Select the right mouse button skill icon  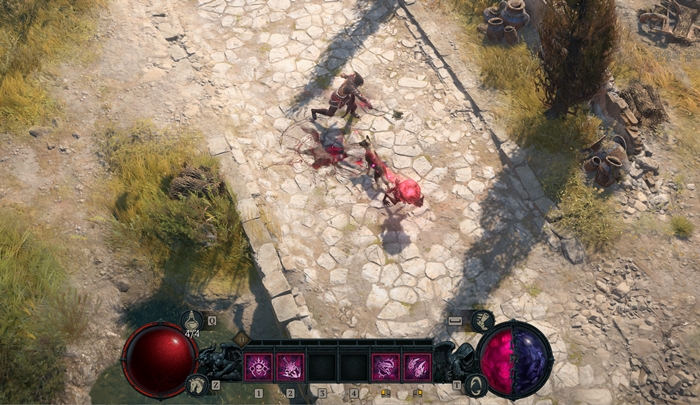417,367
